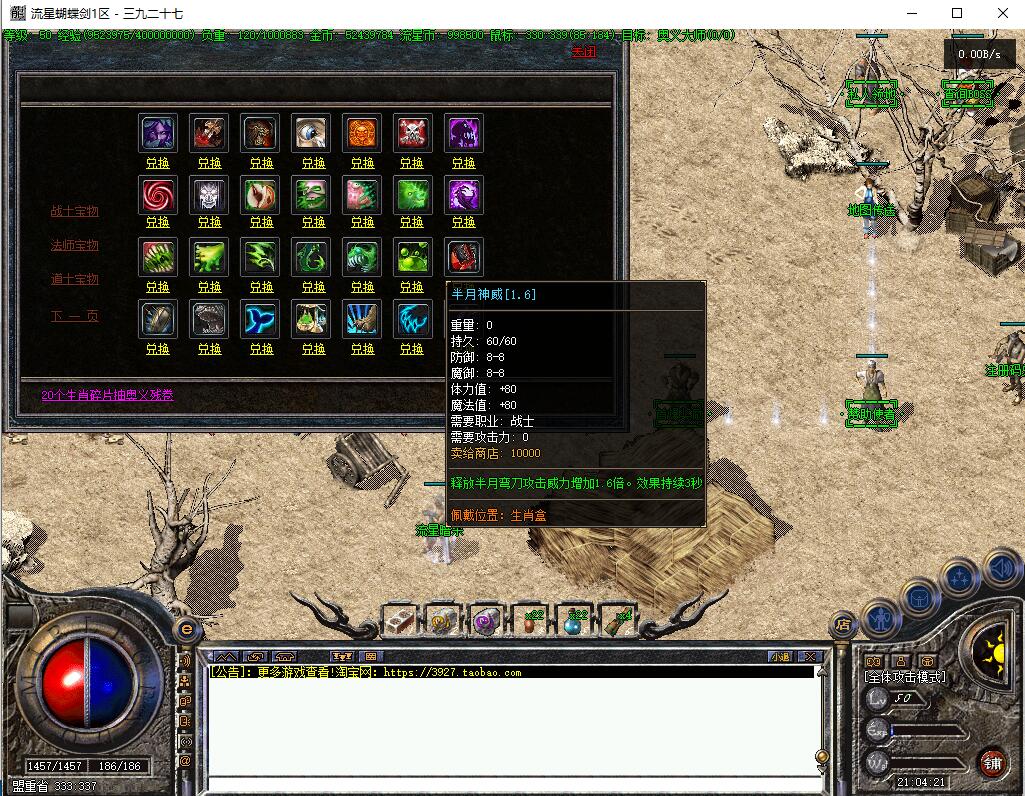This screenshot has width=1025, height=796.
Task: Maximize the game window
Action: (x=957, y=14)
